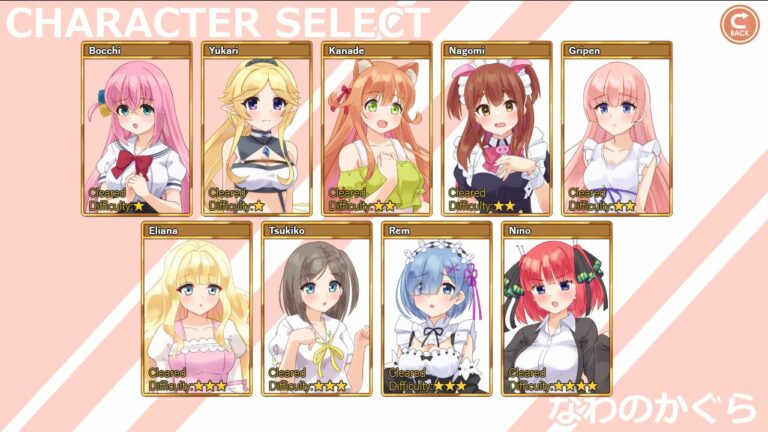Select the Eliana character card
The image size is (768, 432).
point(196,309)
